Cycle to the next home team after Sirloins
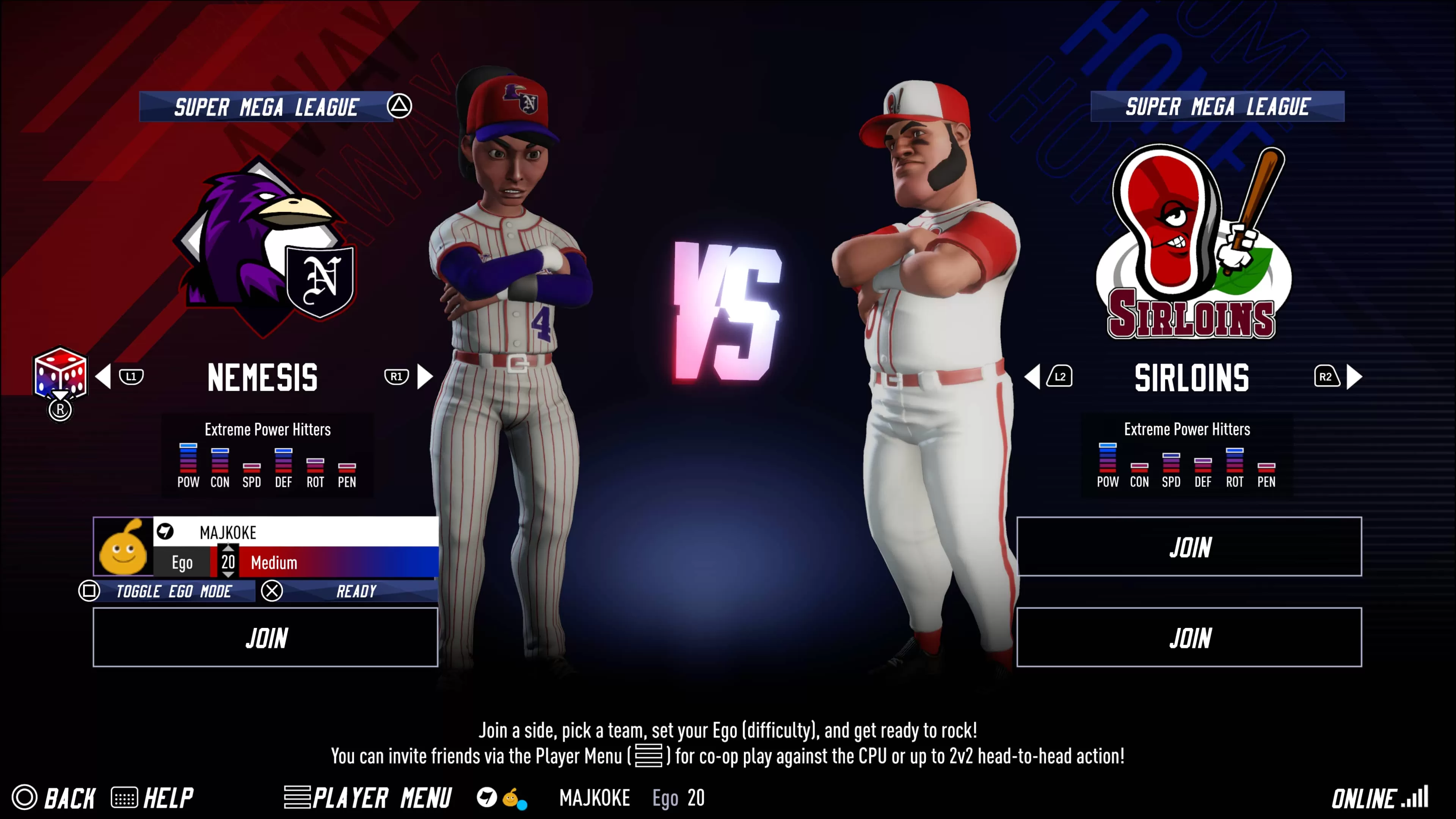The height and width of the screenshot is (819, 1456). [x=1354, y=377]
